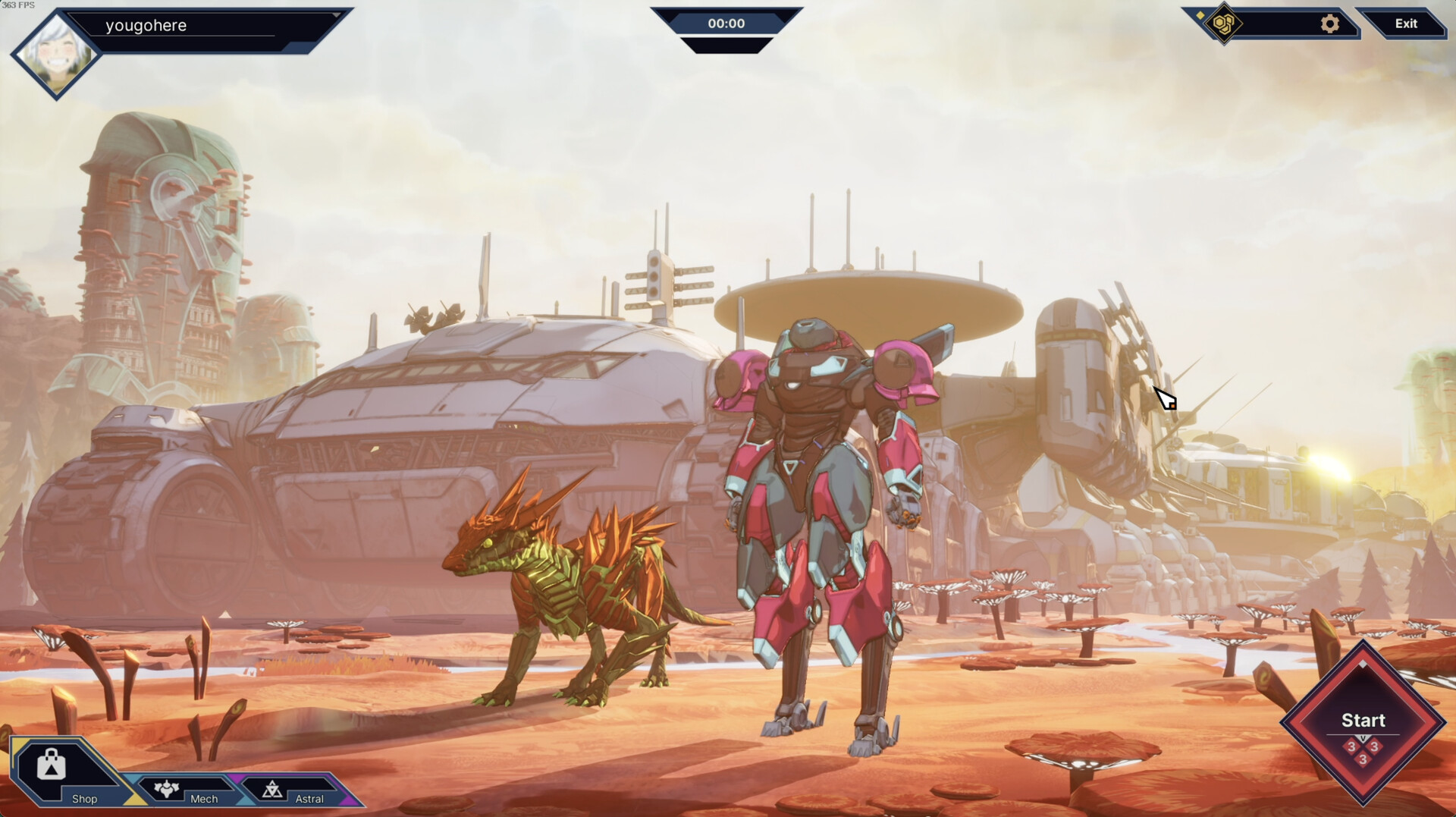Toggle the bottom 3-player mode diamond
The width and height of the screenshot is (1456, 817).
[1363, 759]
